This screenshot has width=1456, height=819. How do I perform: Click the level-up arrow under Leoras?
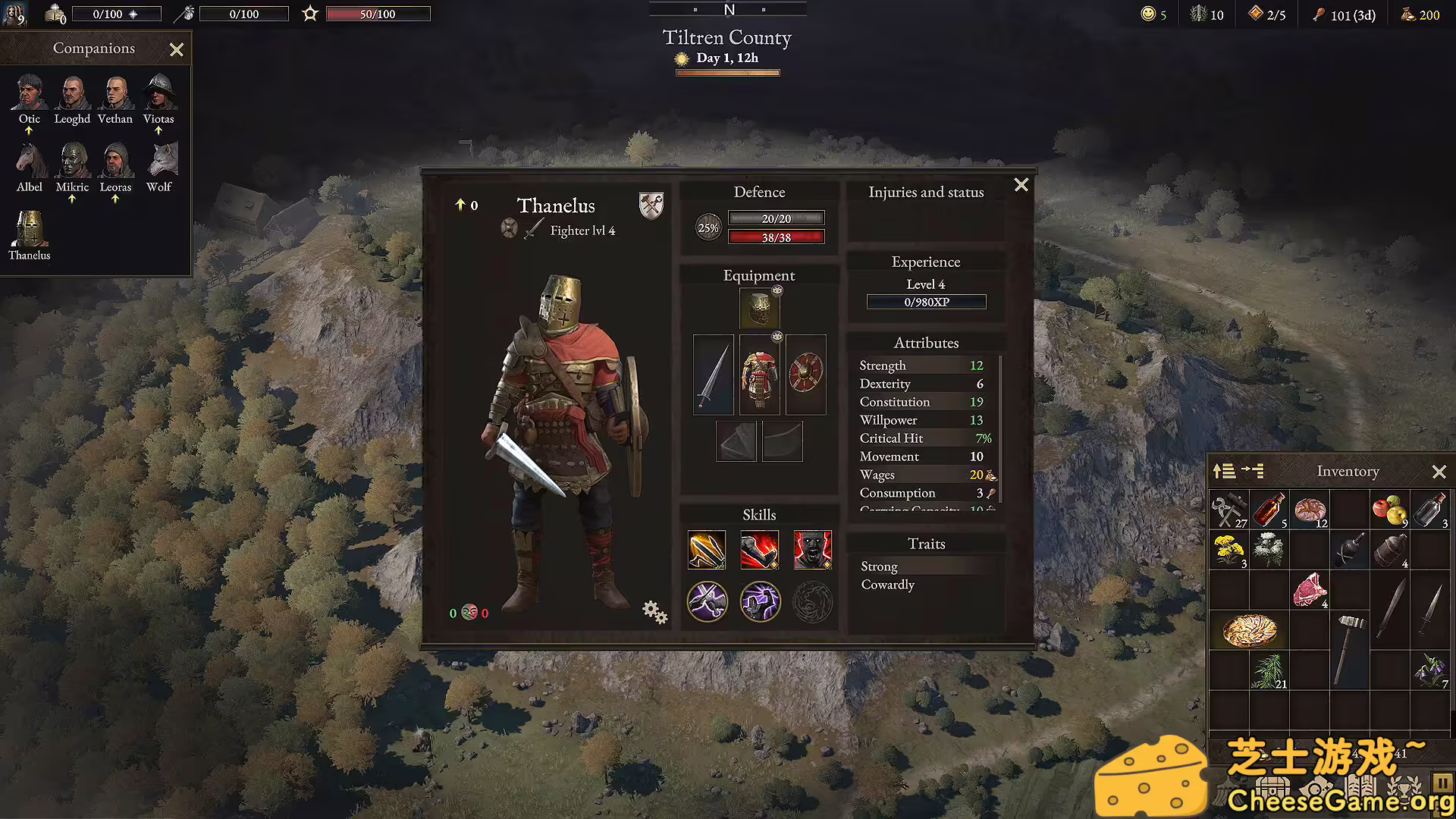pos(115,199)
